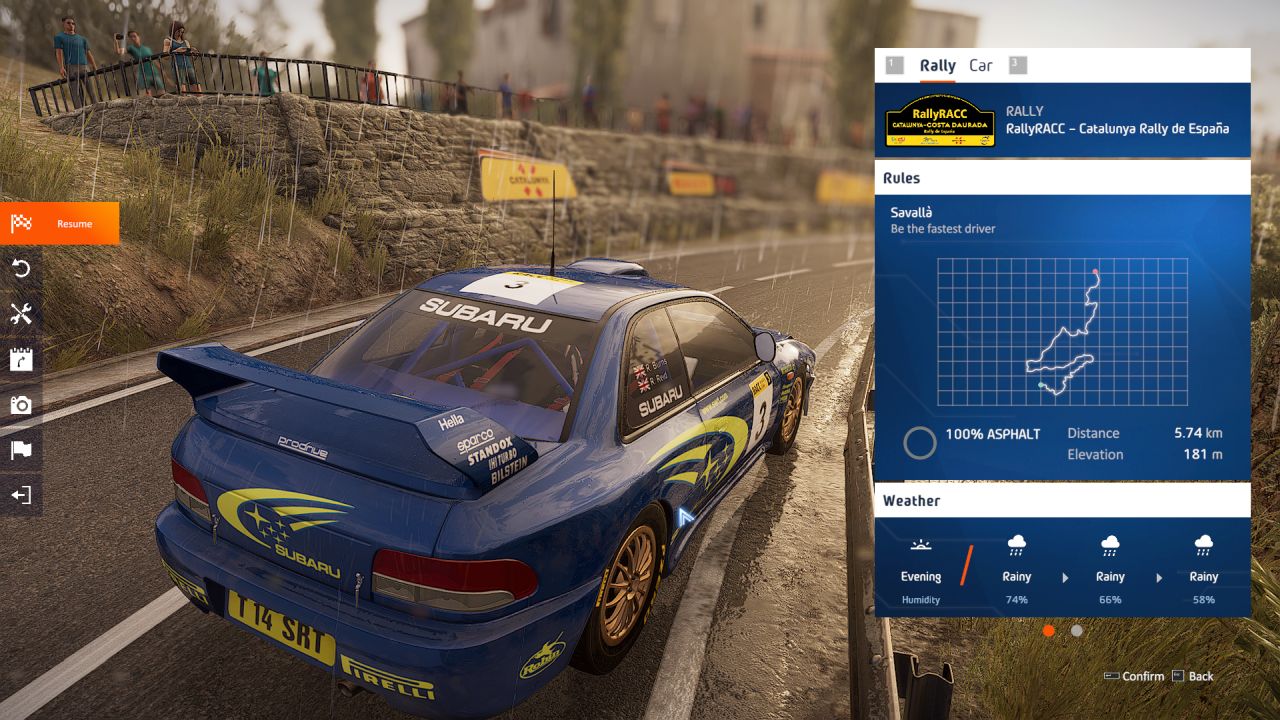1280x720 pixels.
Task: Select the circular arrow restart icon
Action: tap(21, 268)
